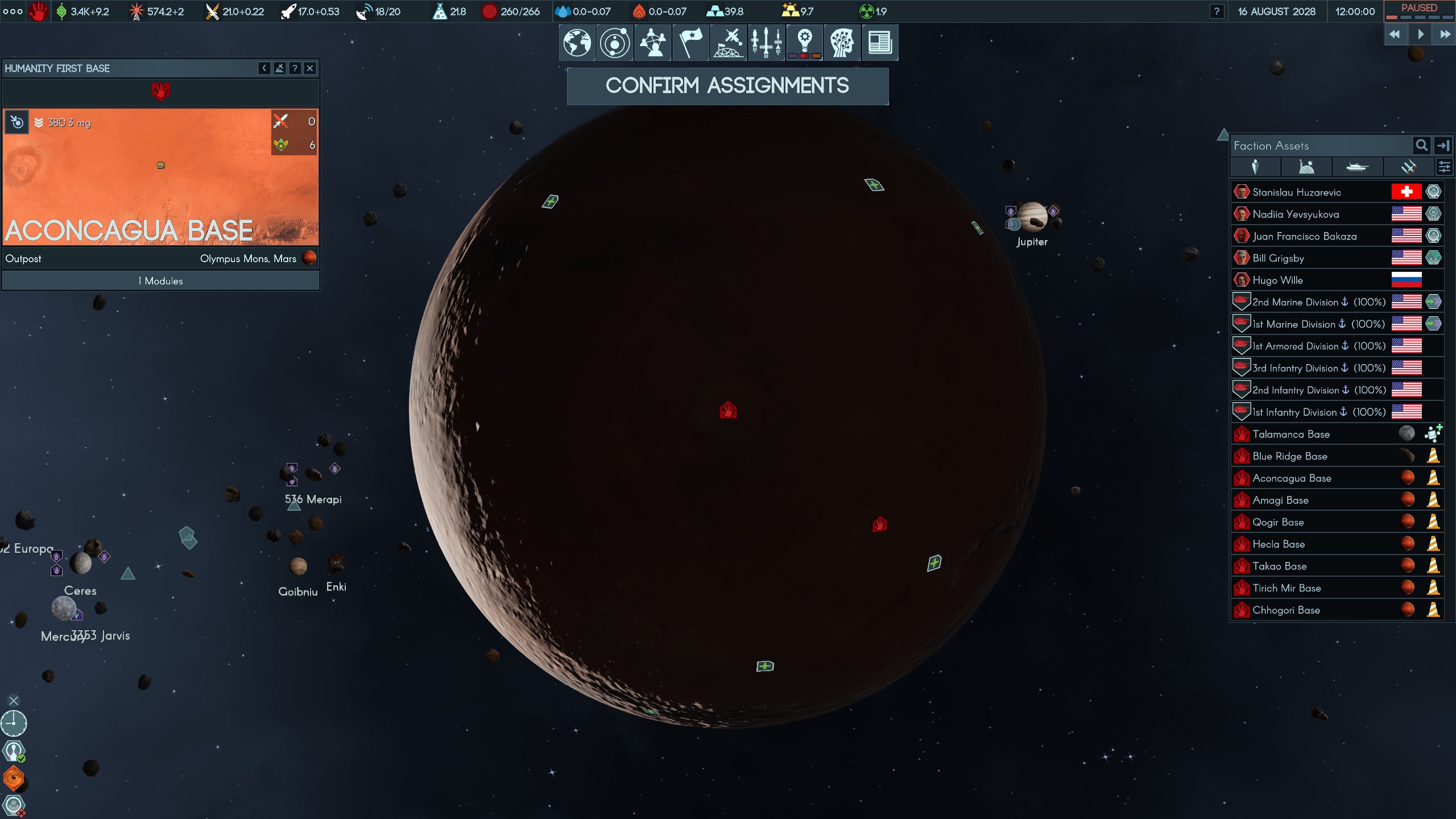Viewport: 1456px width, 819px height.
Task: Open the lightbulb research screen
Action: [x=804, y=43]
